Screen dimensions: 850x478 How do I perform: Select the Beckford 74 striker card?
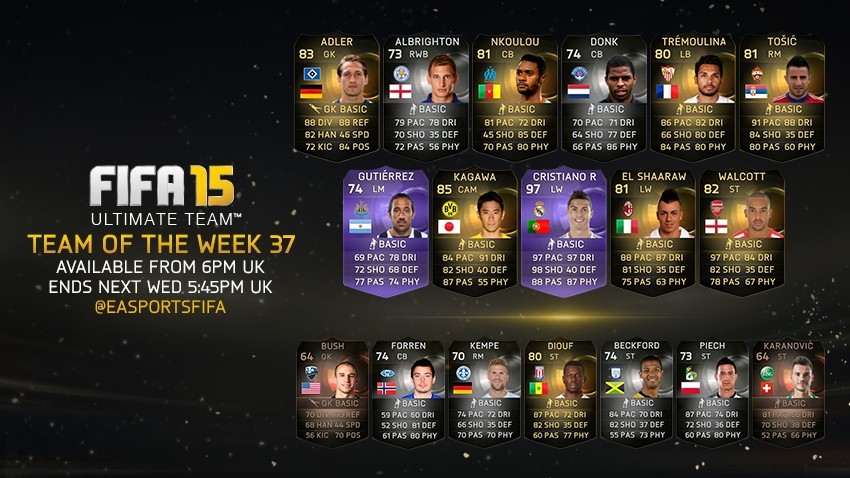click(636, 392)
